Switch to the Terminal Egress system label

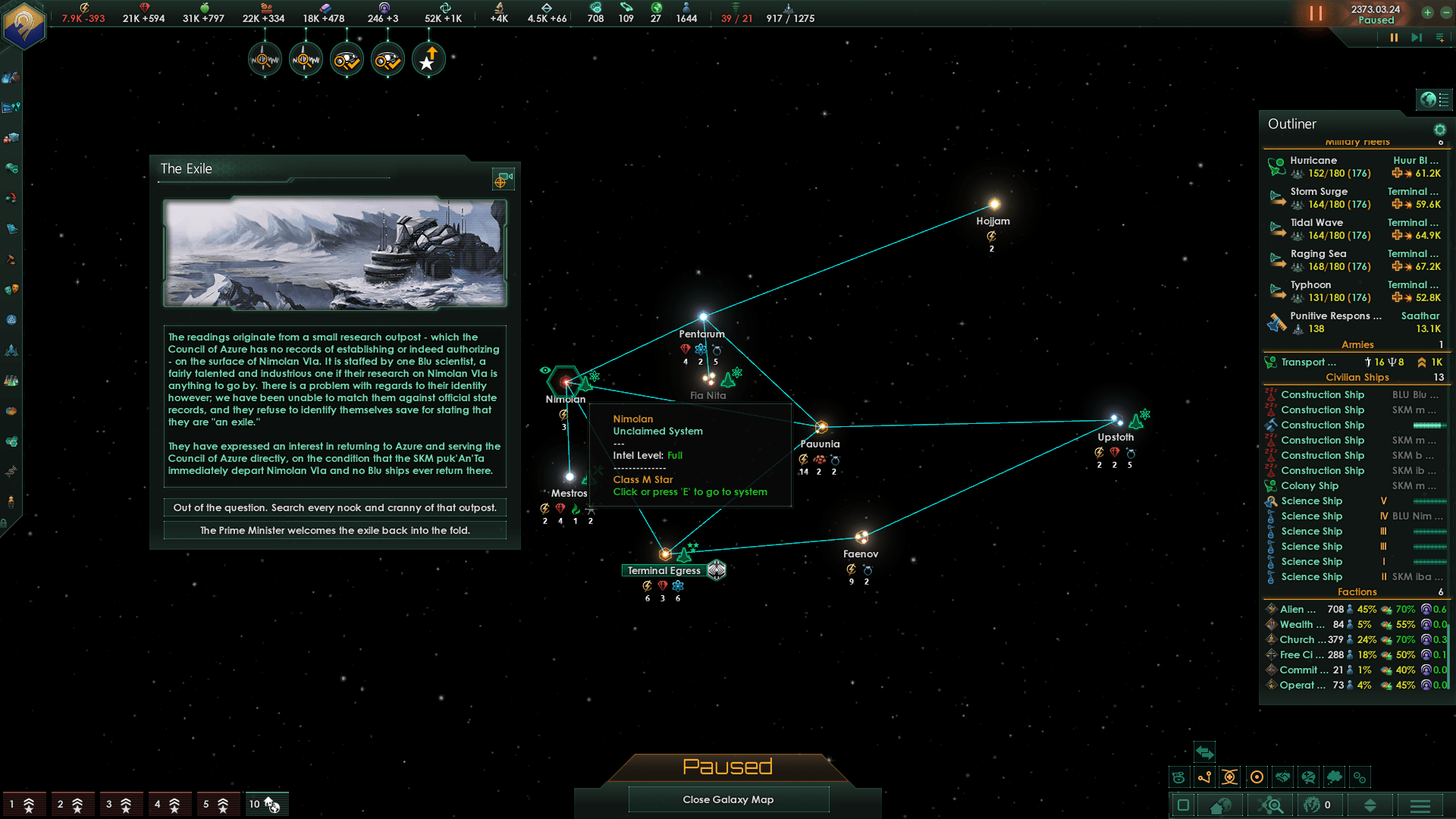pyautogui.click(x=664, y=570)
